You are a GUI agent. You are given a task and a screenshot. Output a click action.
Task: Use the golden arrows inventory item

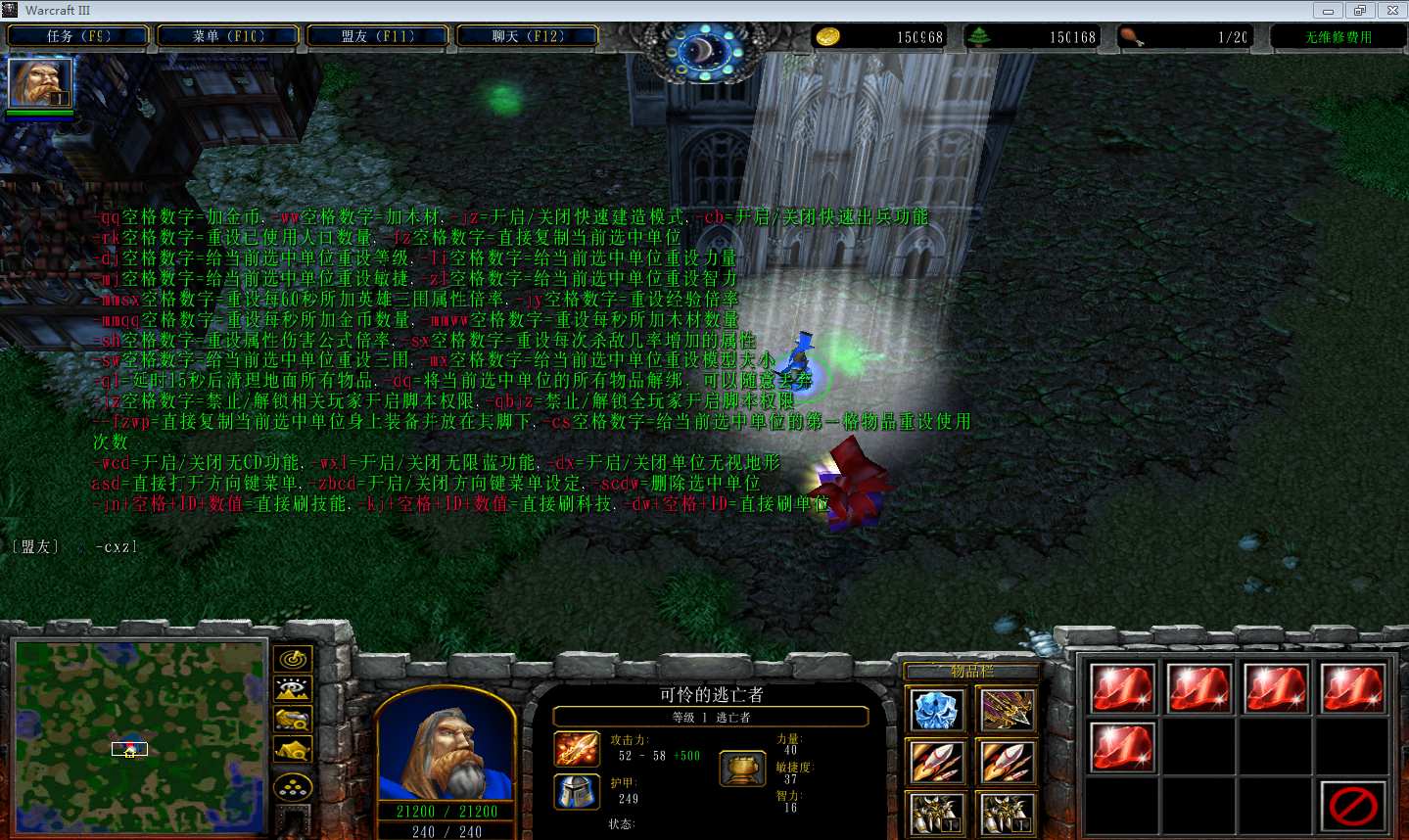tap(1007, 710)
